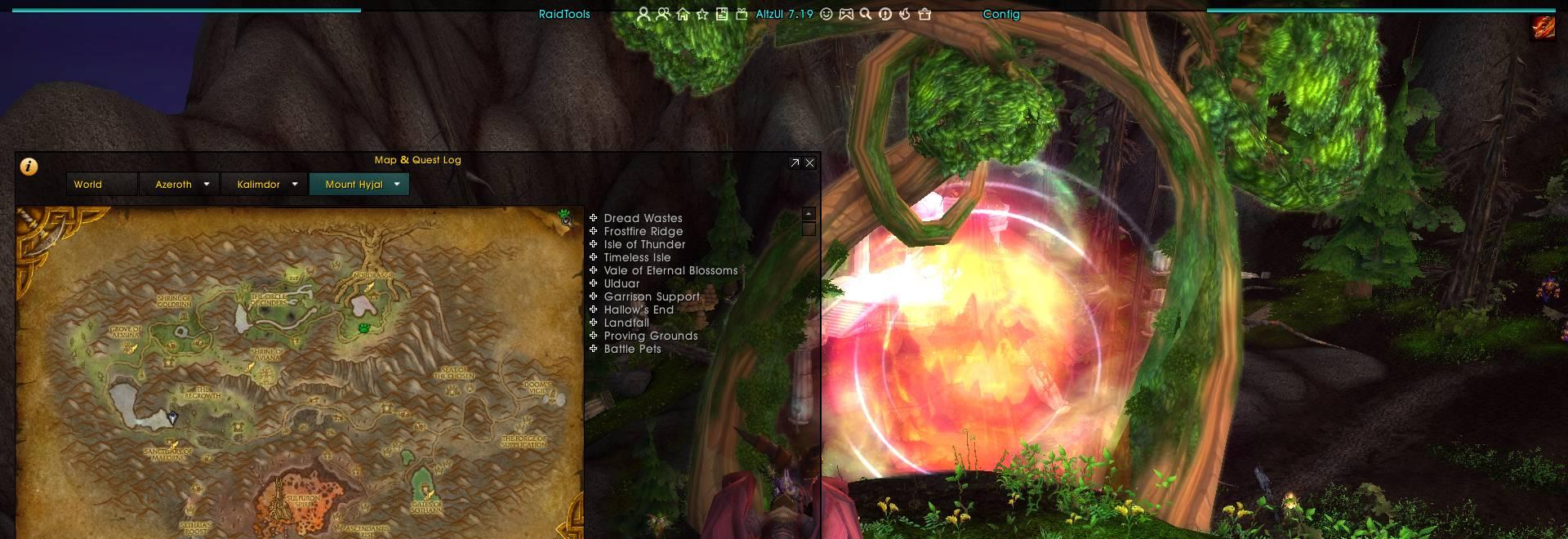Open the Mount Hyjal zone dropdown
Screen dimensions: 1568x539
tap(397, 185)
